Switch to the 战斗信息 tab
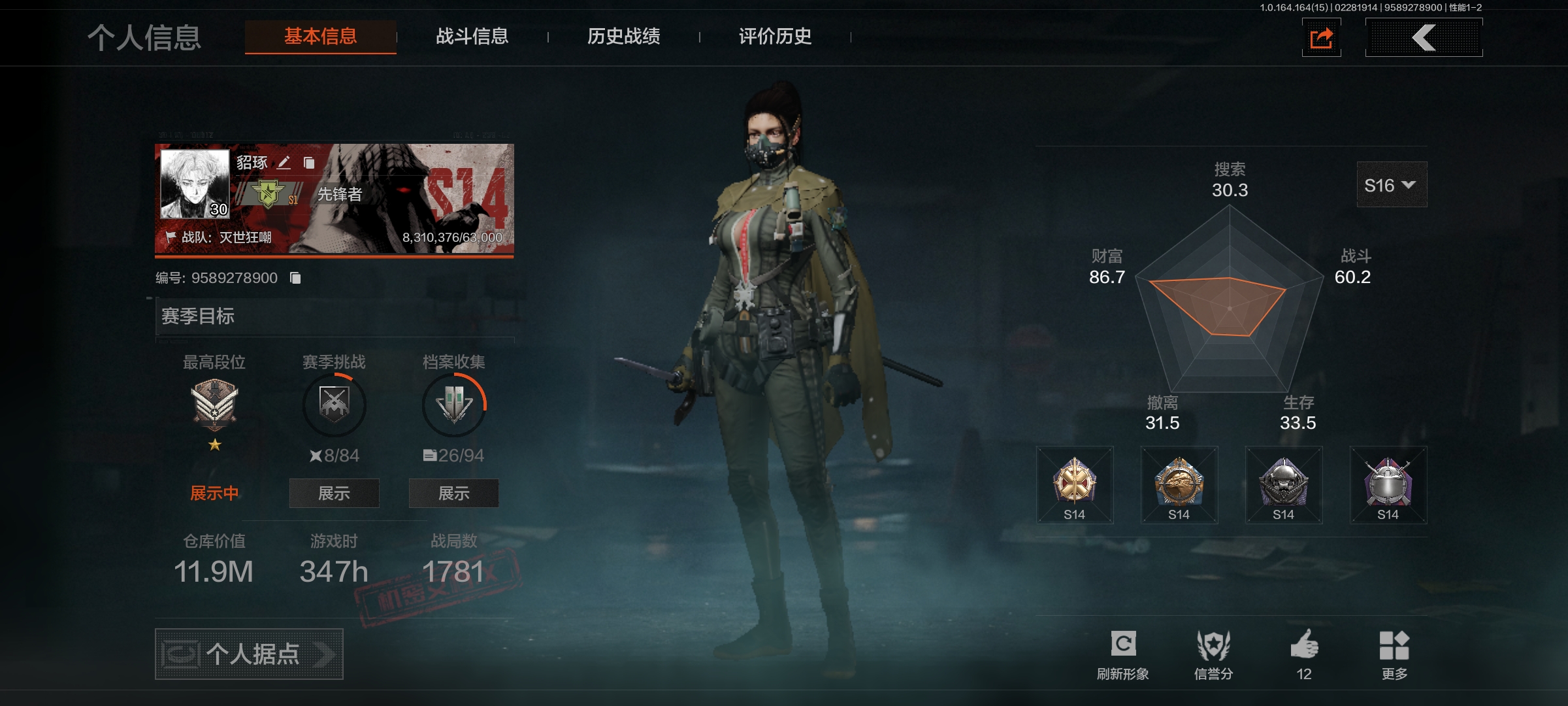The width and height of the screenshot is (1568, 706). click(x=472, y=37)
